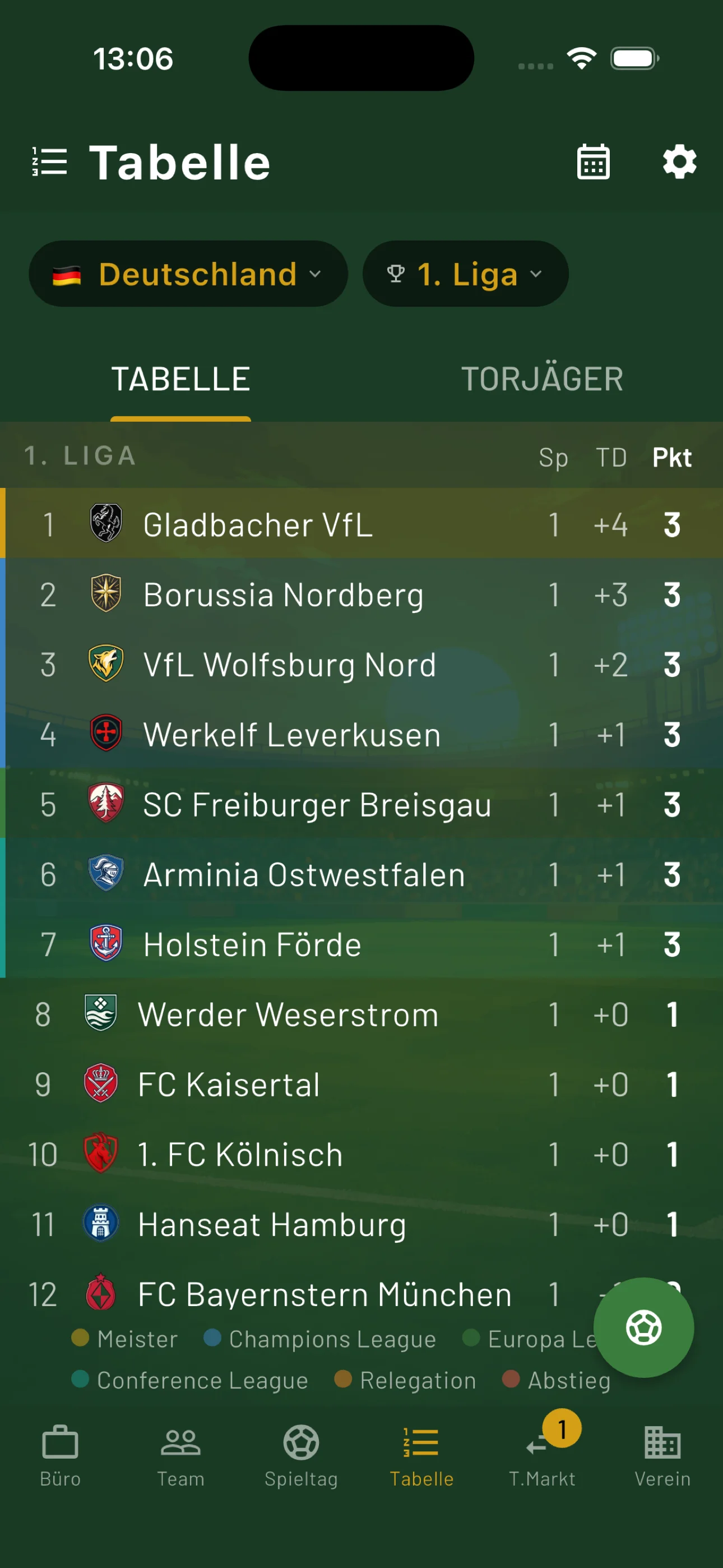723x1568 pixels.
Task: Select Gladbacher VfL table row
Action: (x=361, y=524)
